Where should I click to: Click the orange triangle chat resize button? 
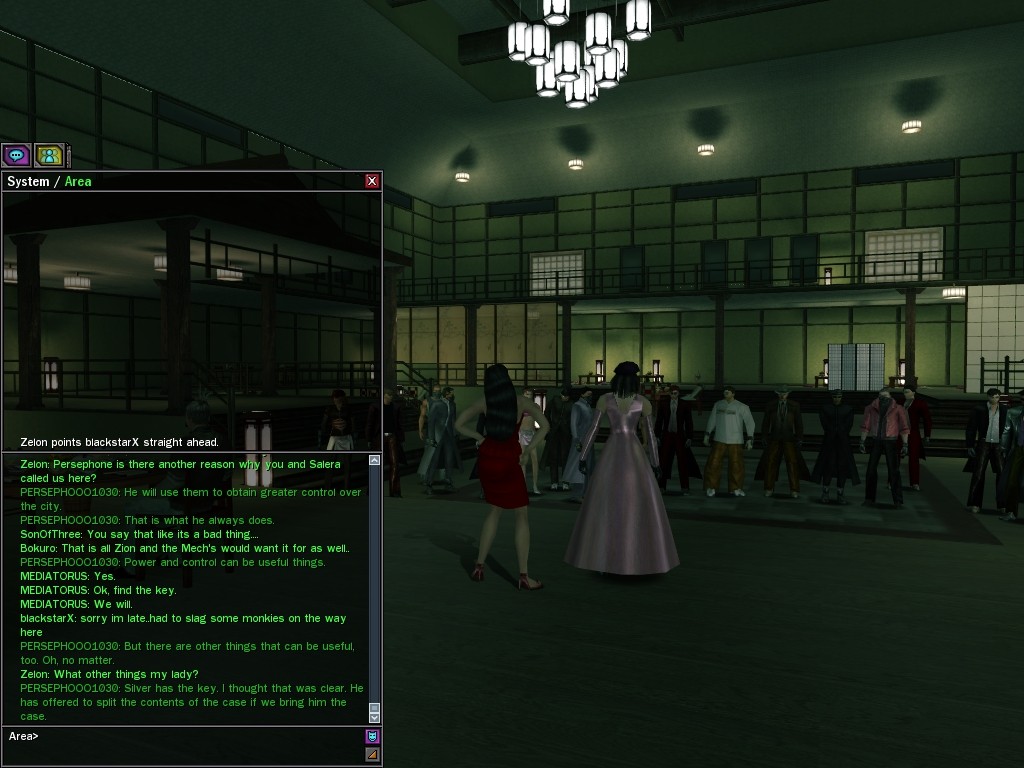click(x=372, y=754)
